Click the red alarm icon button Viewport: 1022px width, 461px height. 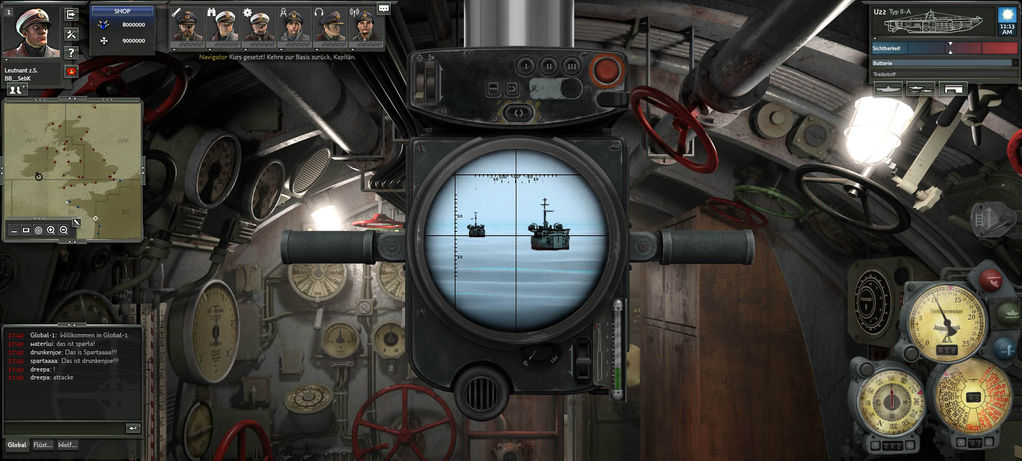(x=71, y=72)
